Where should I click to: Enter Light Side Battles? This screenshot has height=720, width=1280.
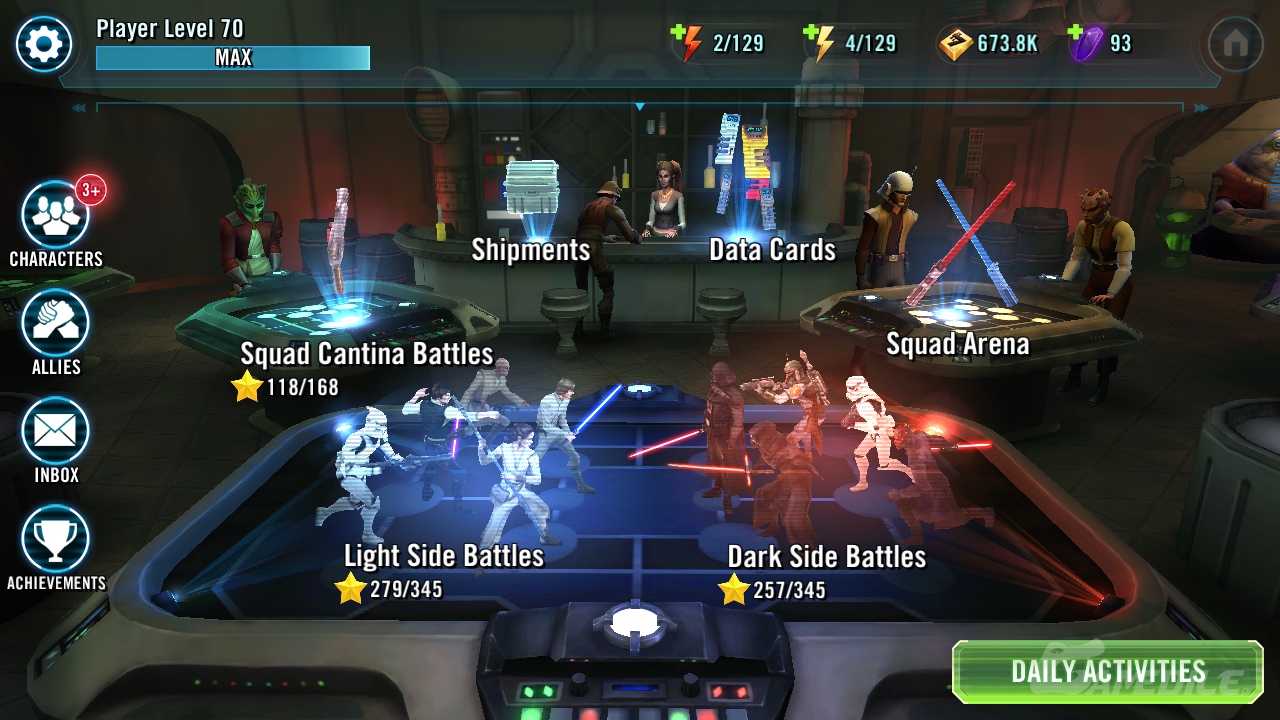(443, 556)
